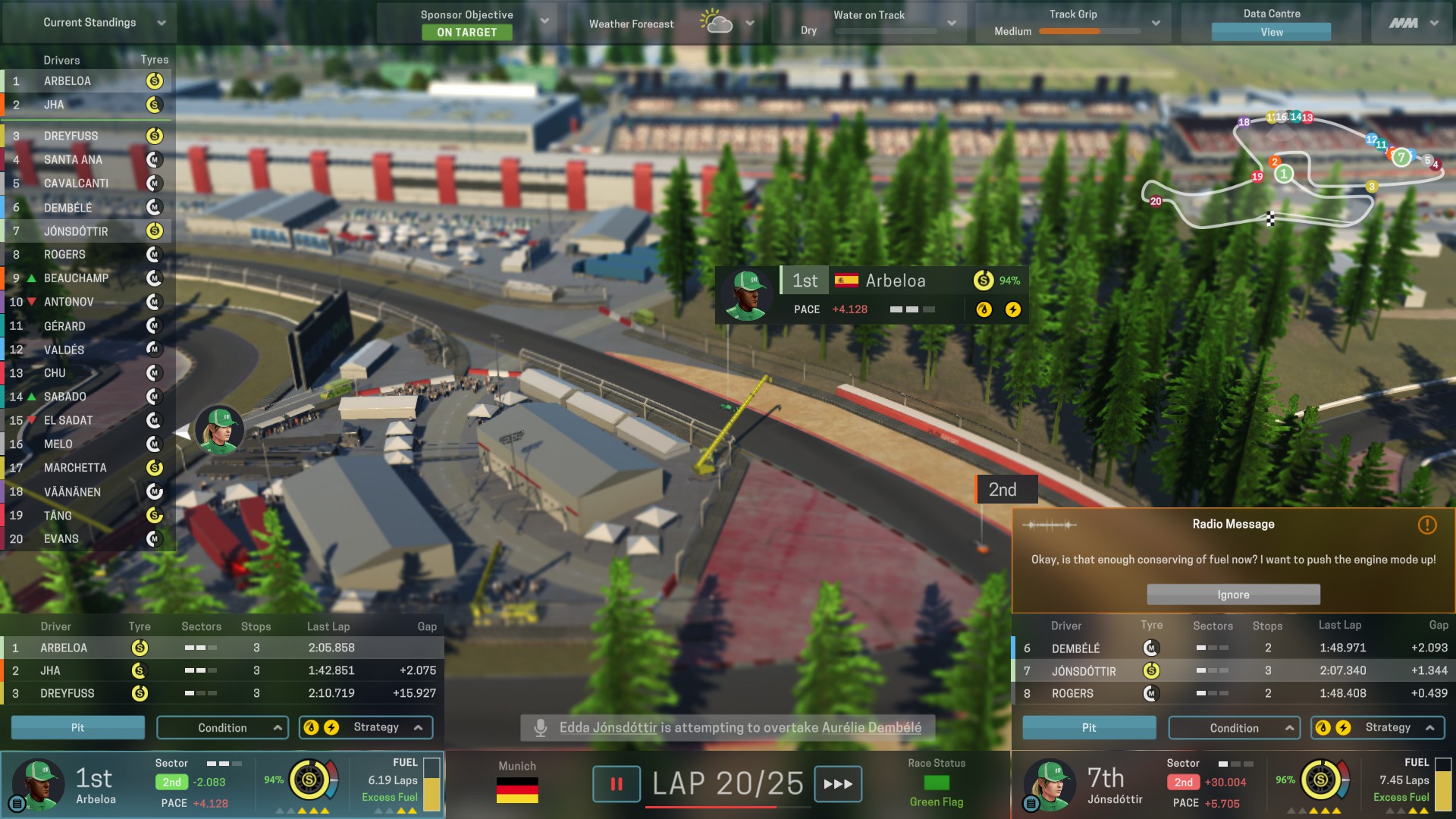This screenshot has height=819, width=1456.
Task: Pit Jónsdóttir's car
Action: (1089, 727)
